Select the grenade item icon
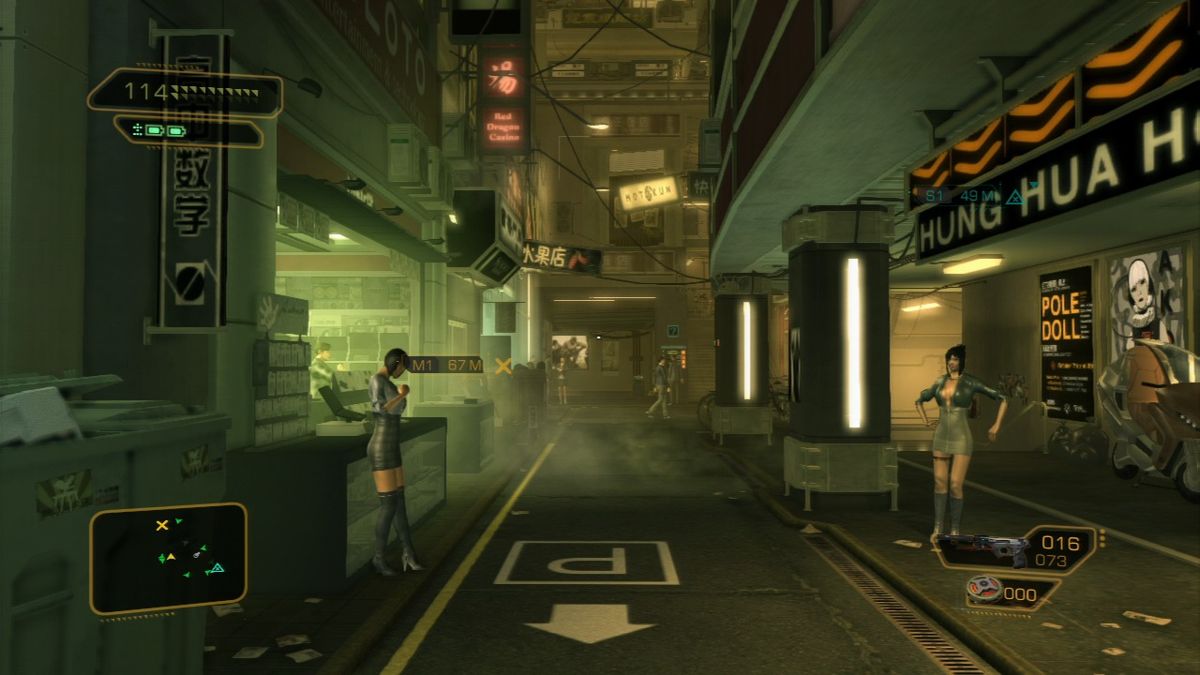This screenshot has width=1200, height=675. coord(986,590)
